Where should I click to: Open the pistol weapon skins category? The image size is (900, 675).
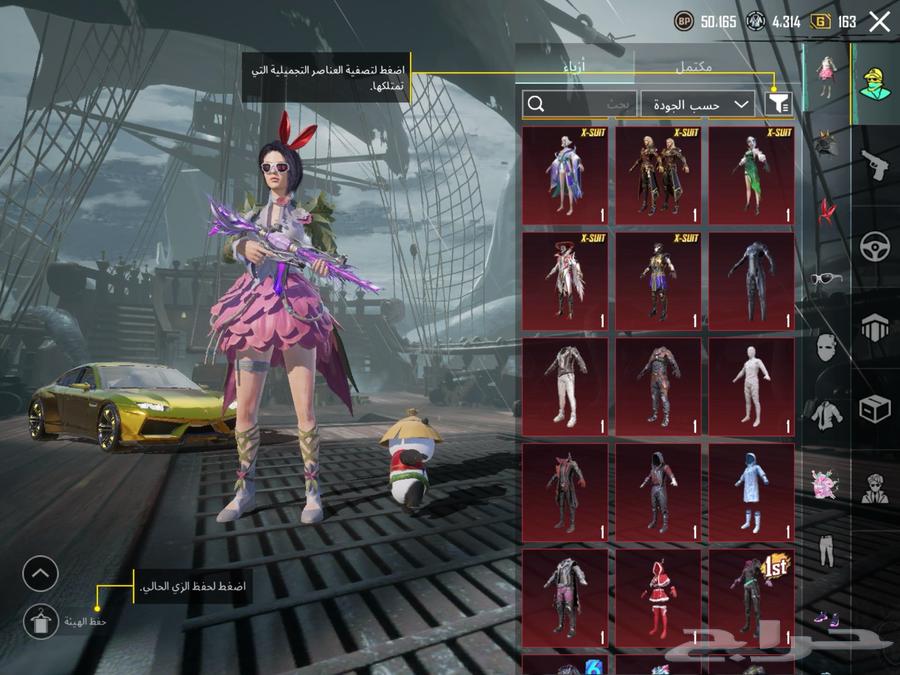[x=875, y=165]
